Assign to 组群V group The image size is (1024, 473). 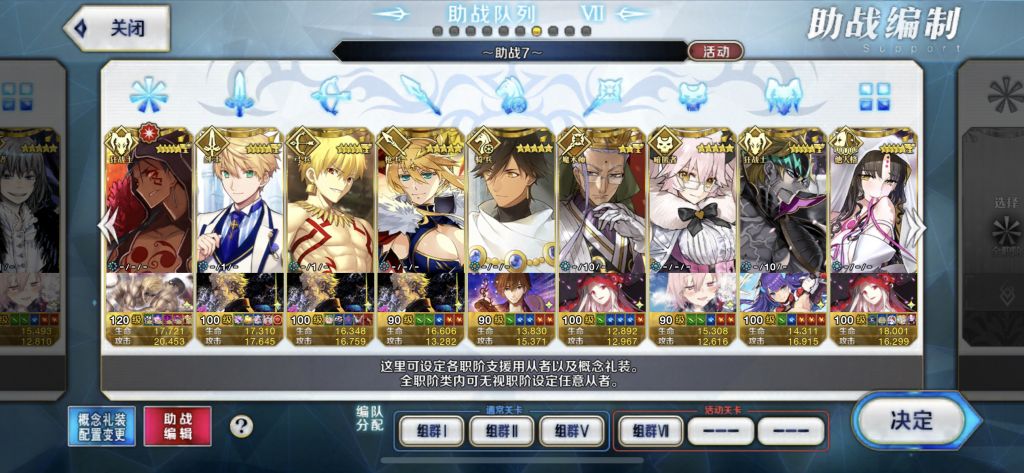point(572,431)
